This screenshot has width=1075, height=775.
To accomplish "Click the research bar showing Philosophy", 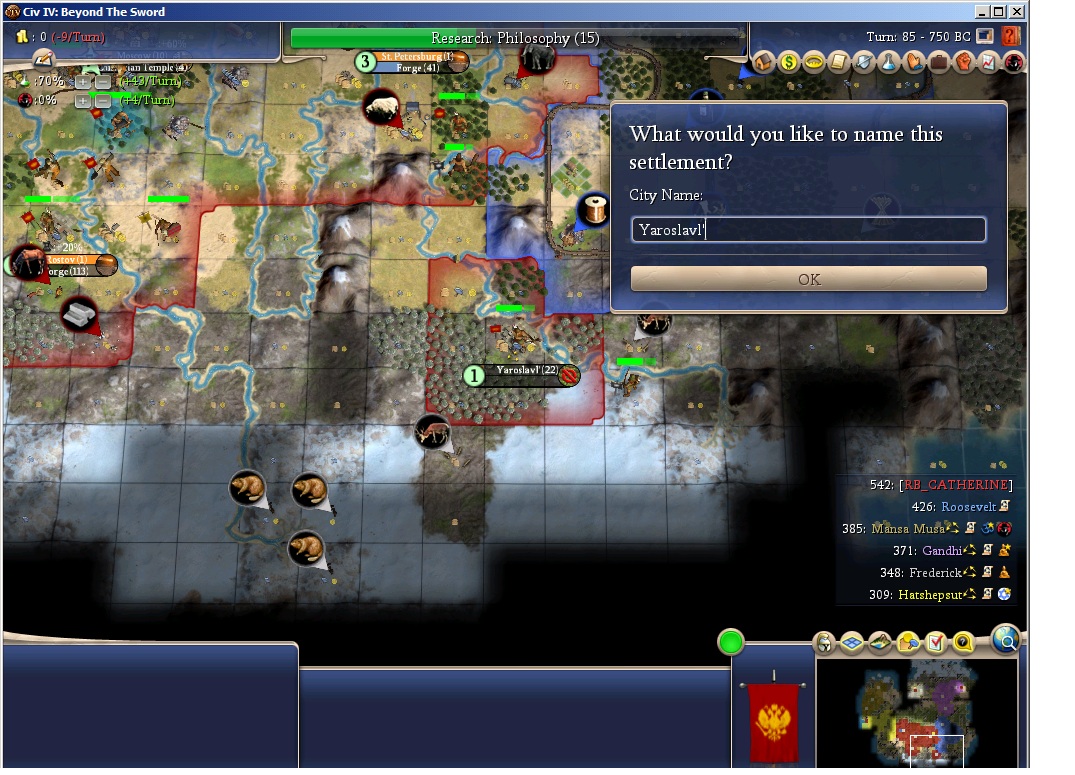I will point(516,39).
